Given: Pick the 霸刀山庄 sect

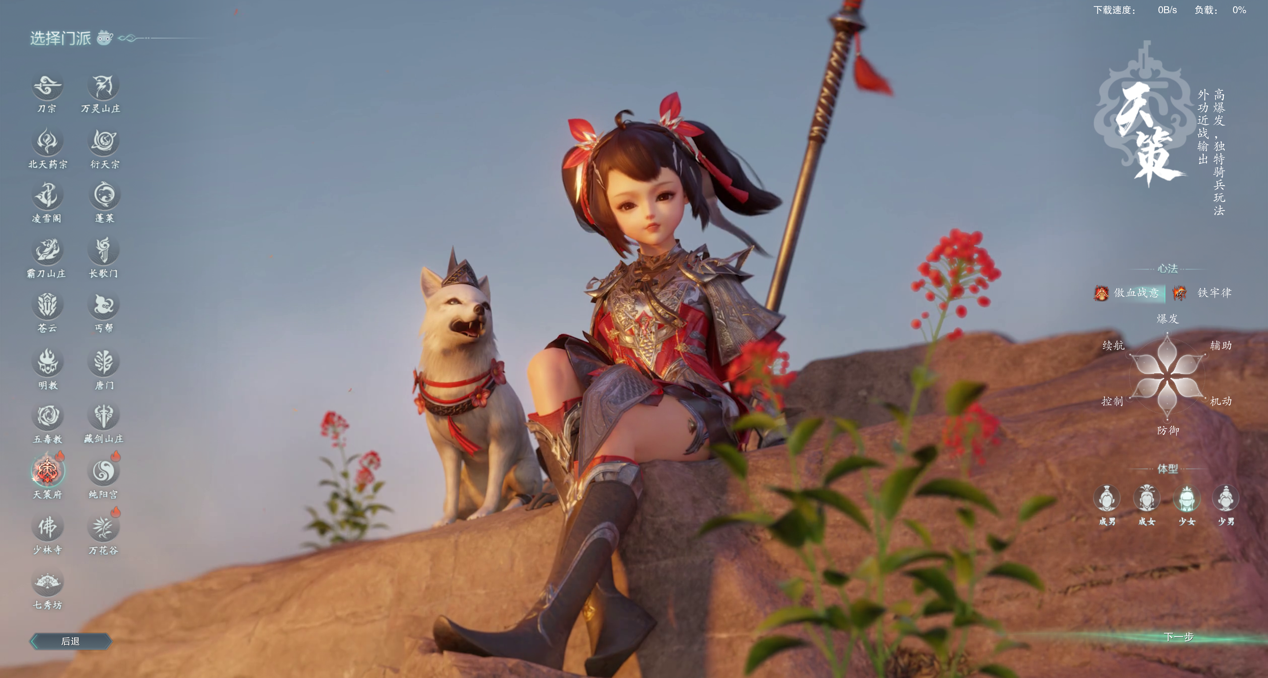Looking at the screenshot, I should 47,251.
